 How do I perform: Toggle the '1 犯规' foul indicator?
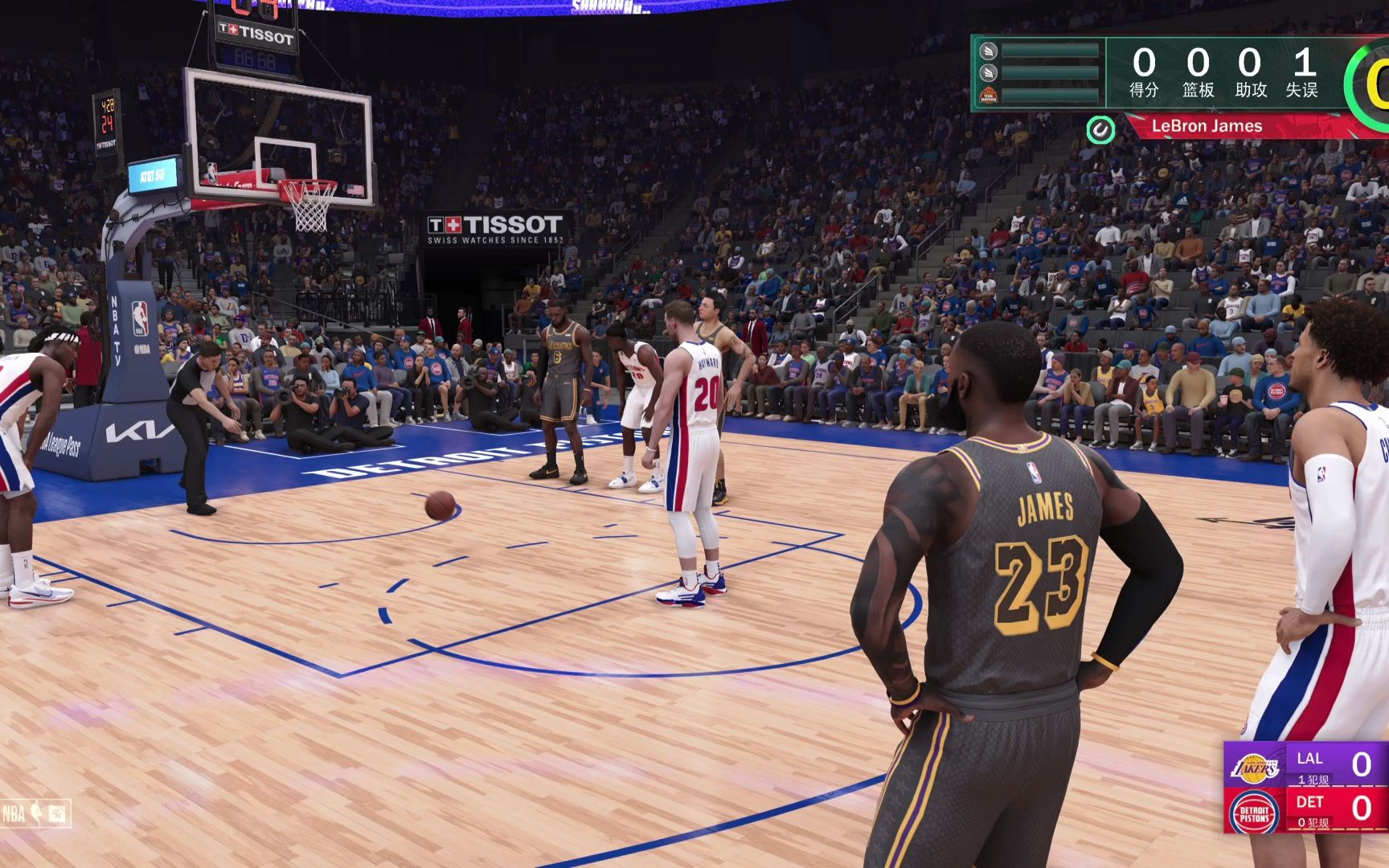pos(1313,780)
